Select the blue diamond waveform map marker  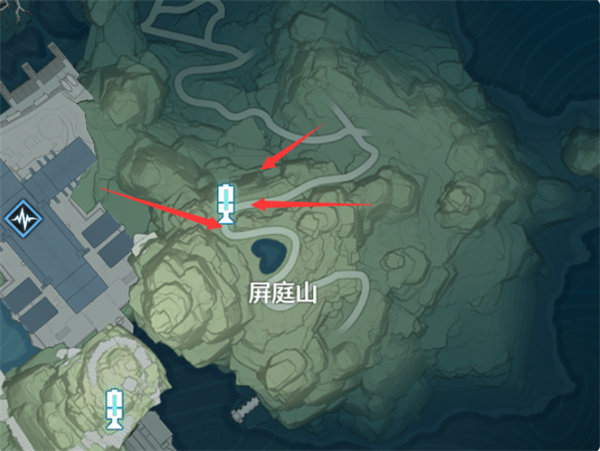coord(19,220)
